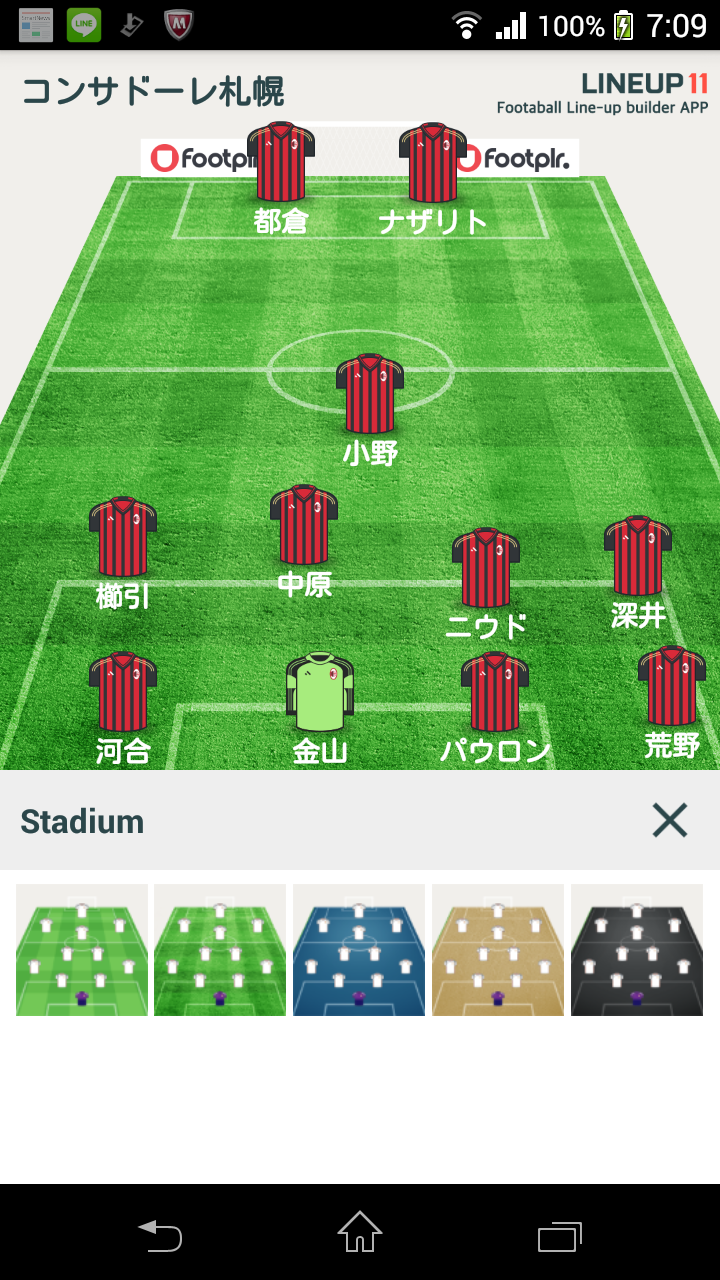Choose the bright green stadium thumbnail

(82, 950)
